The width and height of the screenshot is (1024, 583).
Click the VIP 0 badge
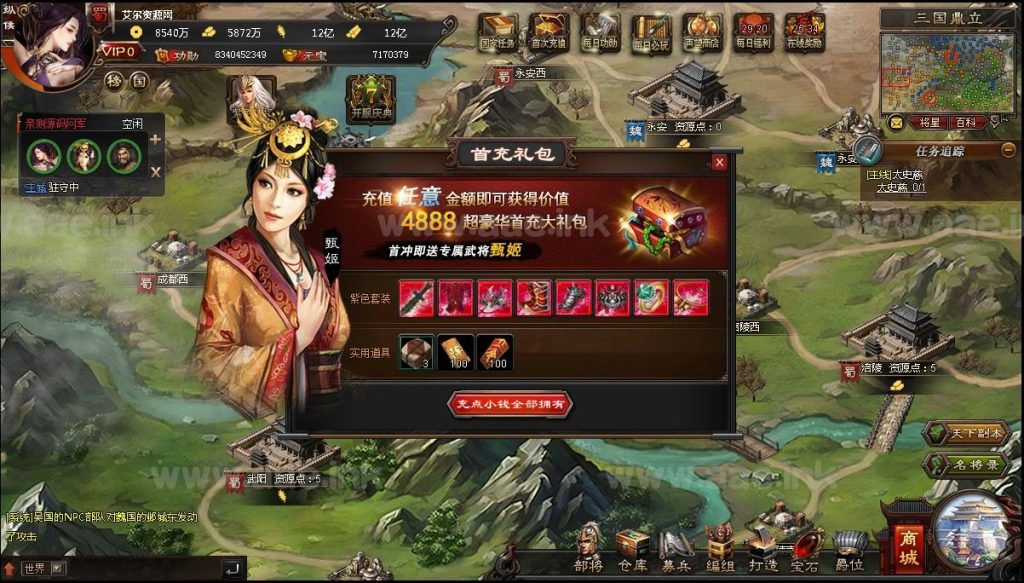[x=119, y=51]
